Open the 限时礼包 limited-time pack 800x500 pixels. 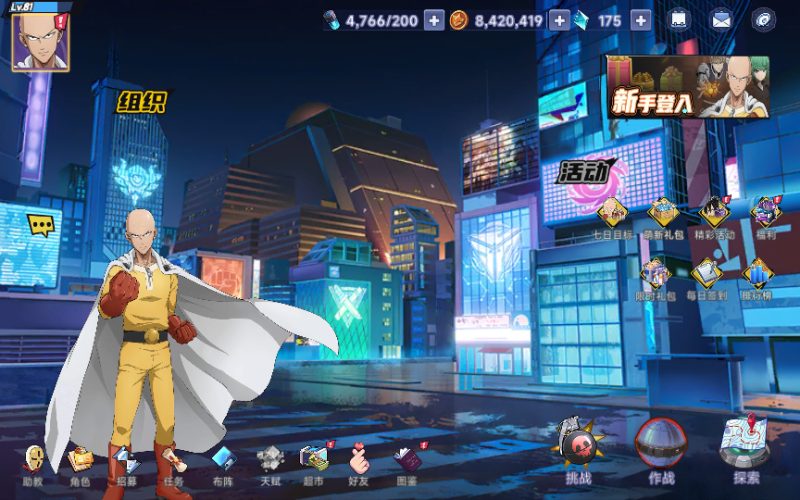coord(656,276)
